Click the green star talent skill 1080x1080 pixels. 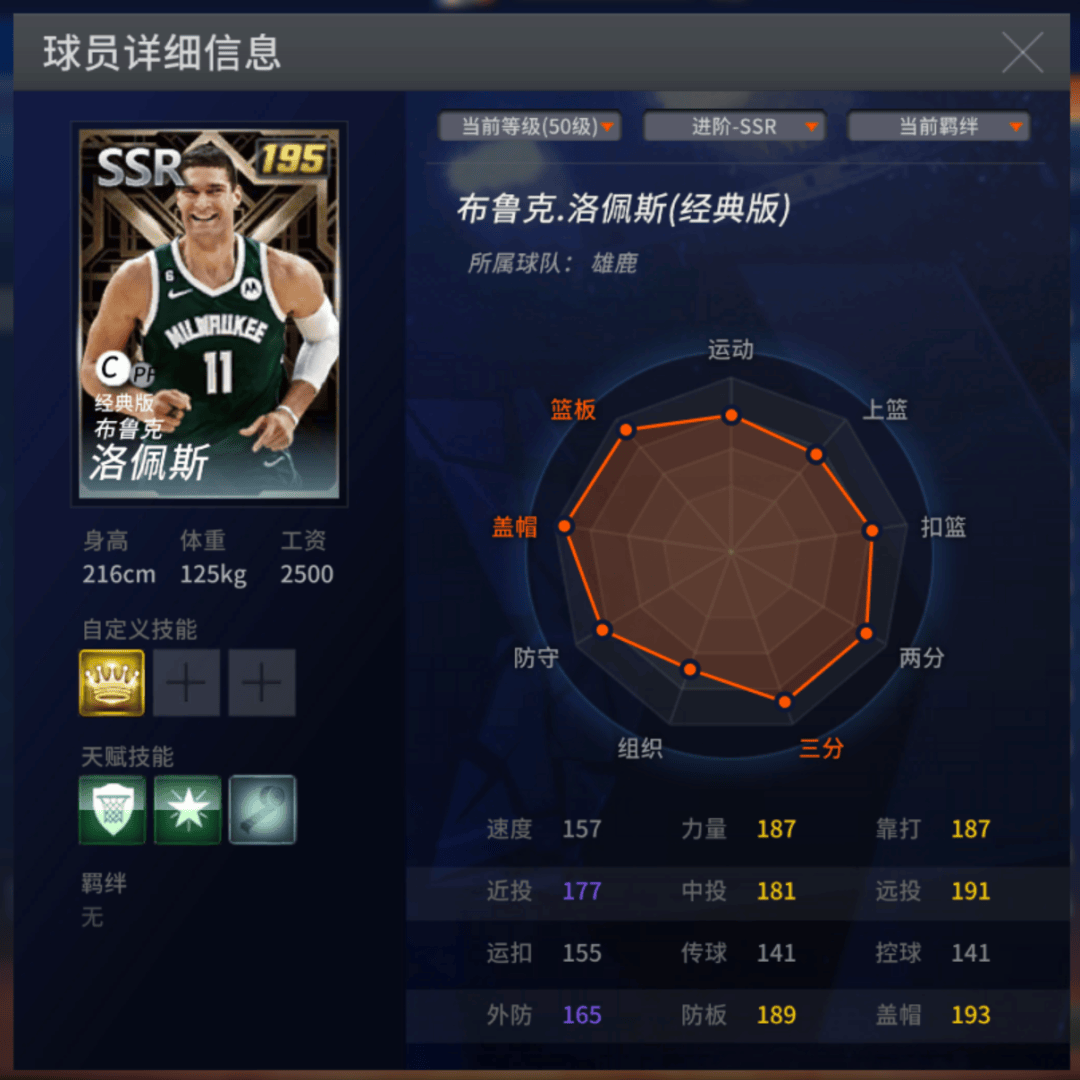point(187,810)
